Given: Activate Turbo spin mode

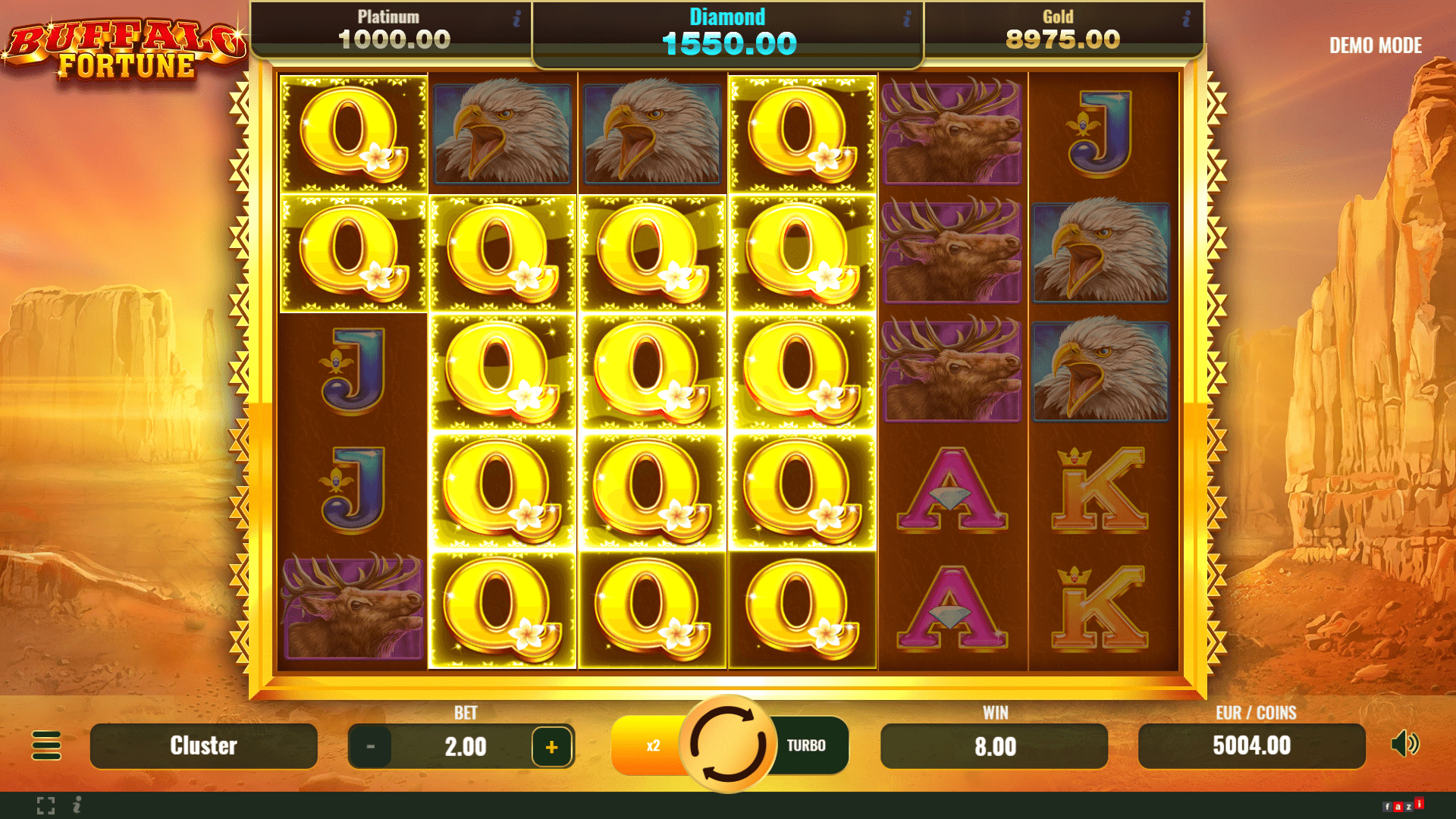Looking at the screenshot, I should (805, 745).
